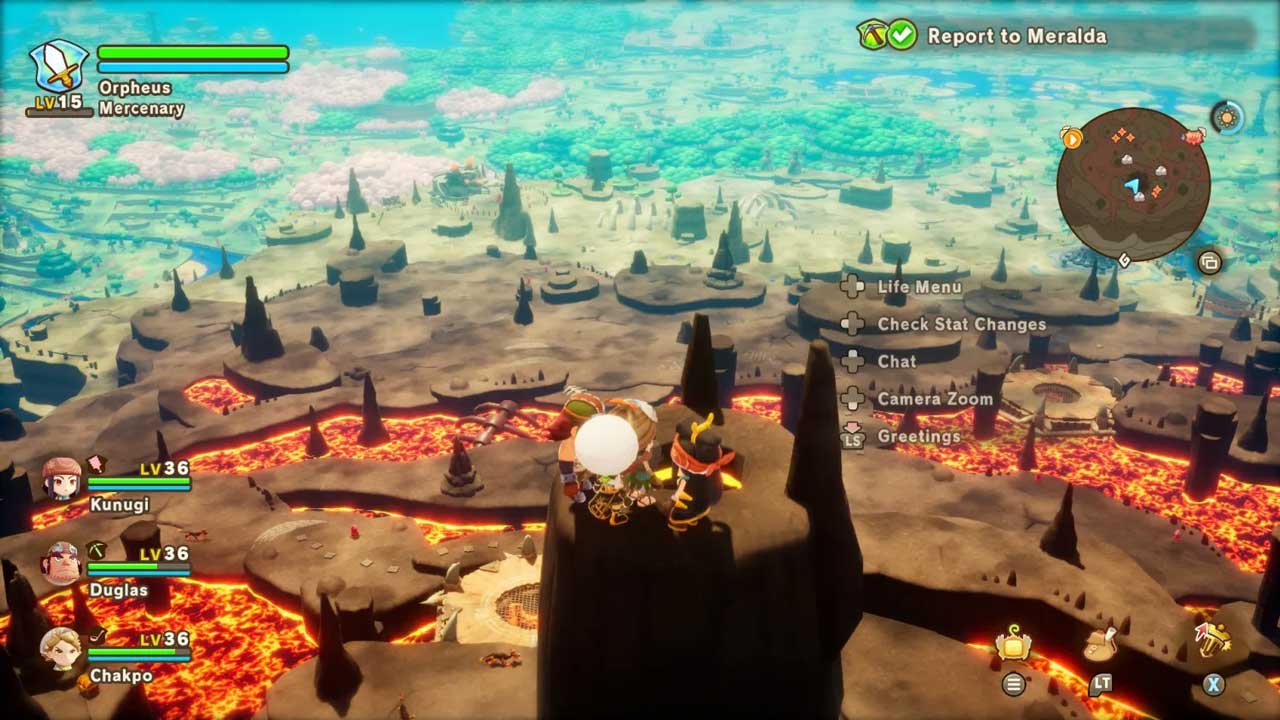Open the yellow winged main menu icon

click(x=1013, y=646)
